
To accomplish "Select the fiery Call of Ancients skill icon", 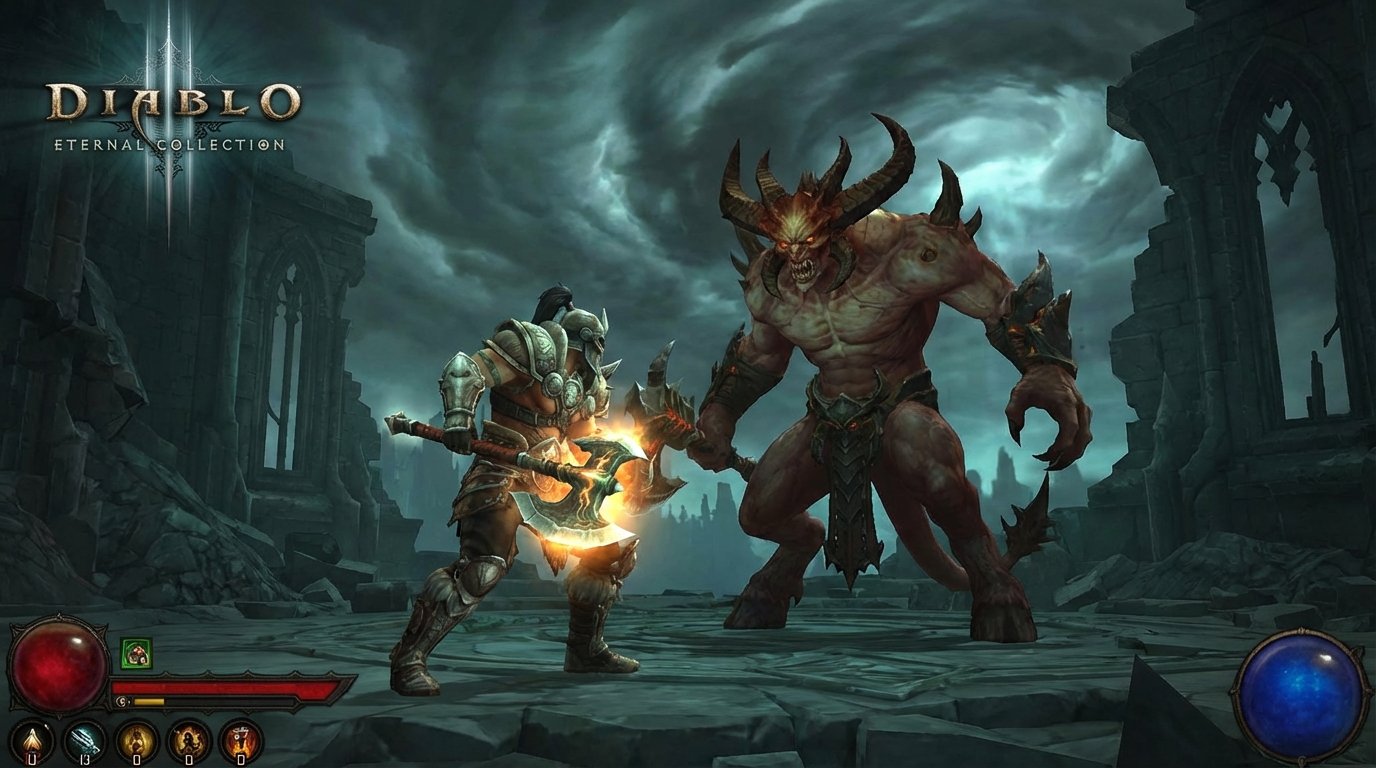I will point(188,740).
